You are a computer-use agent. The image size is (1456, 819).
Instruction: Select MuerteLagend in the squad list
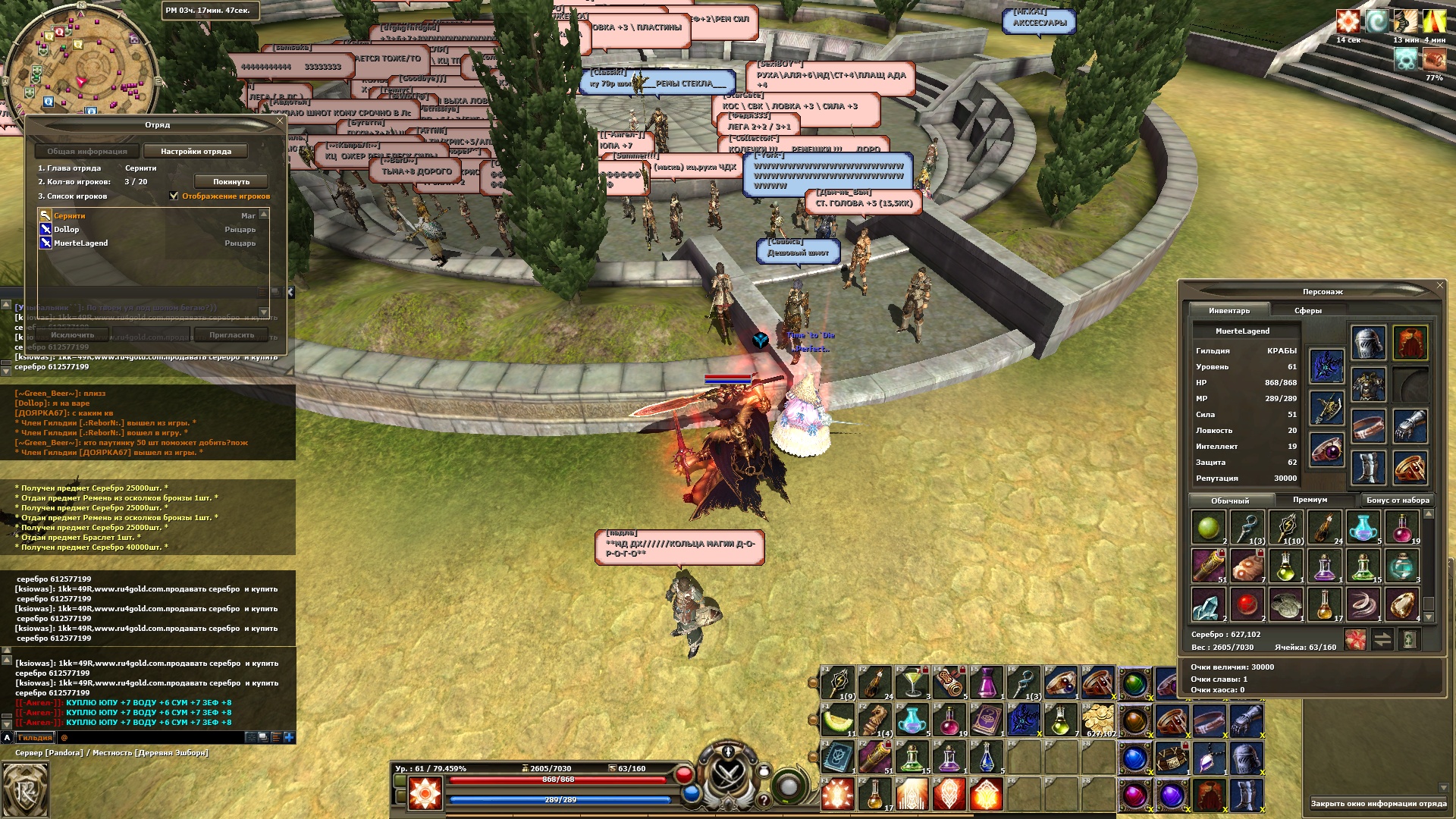coord(80,243)
